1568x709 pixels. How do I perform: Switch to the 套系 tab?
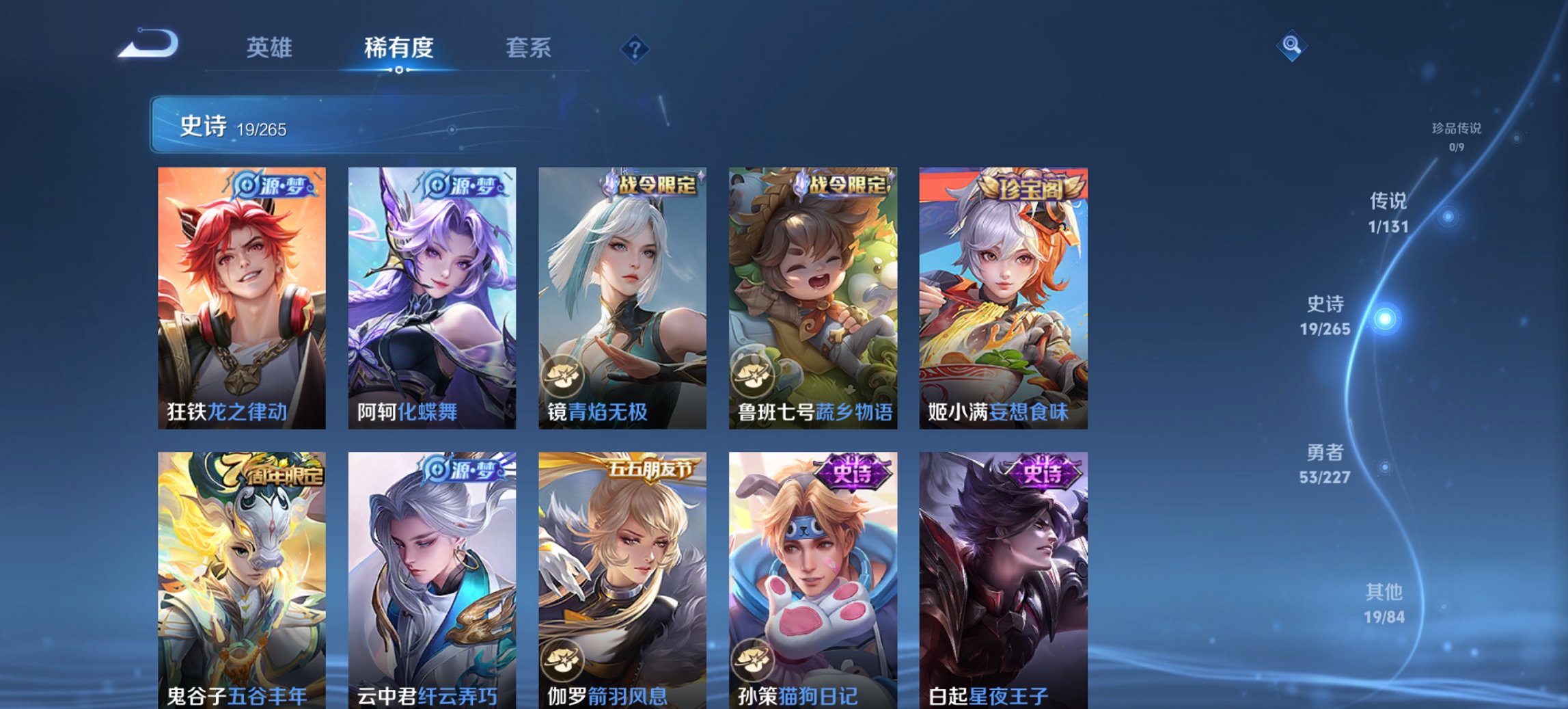(528, 47)
